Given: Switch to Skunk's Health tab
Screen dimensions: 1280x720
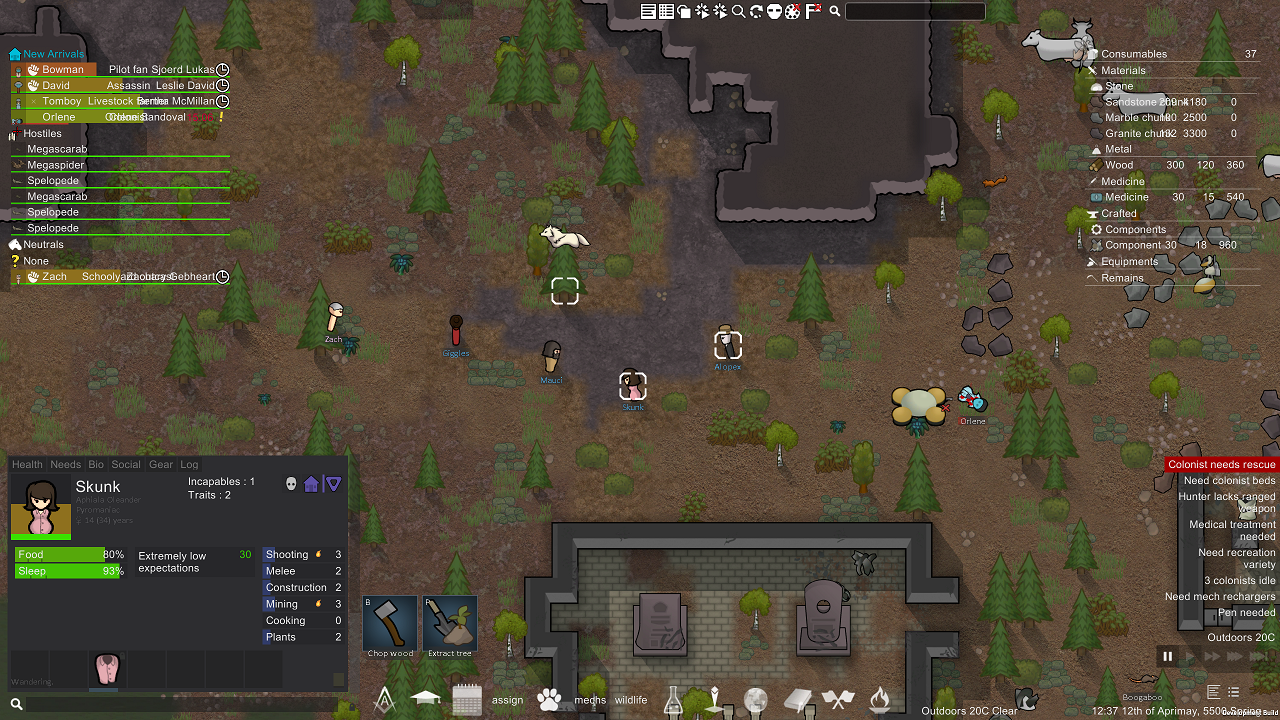Looking at the screenshot, I should point(27,464).
